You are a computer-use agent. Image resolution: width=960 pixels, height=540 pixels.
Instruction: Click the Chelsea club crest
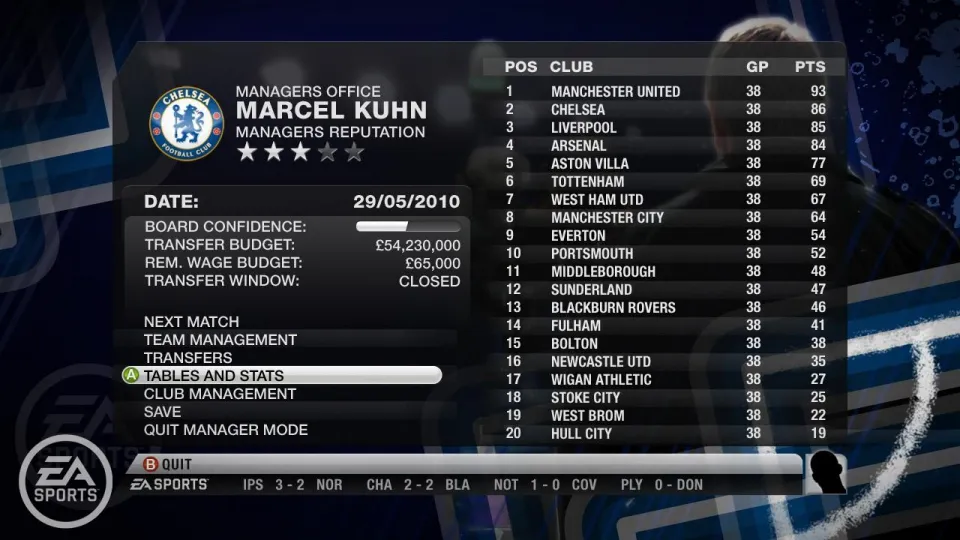point(186,125)
